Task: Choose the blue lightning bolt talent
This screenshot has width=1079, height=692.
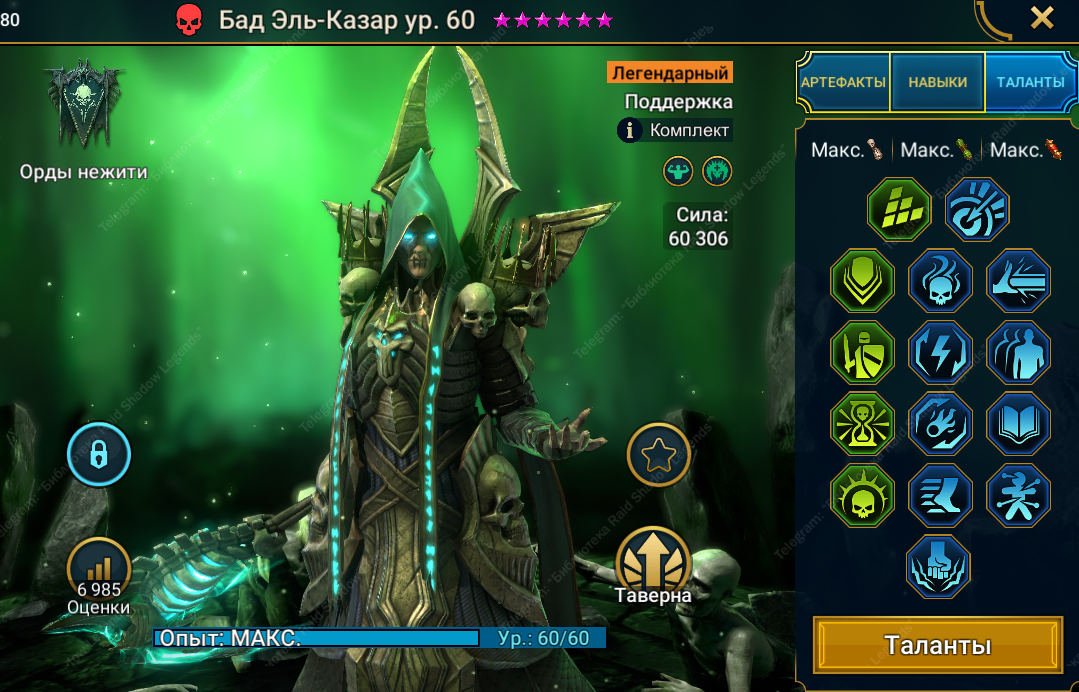Action: click(x=940, y=353)
